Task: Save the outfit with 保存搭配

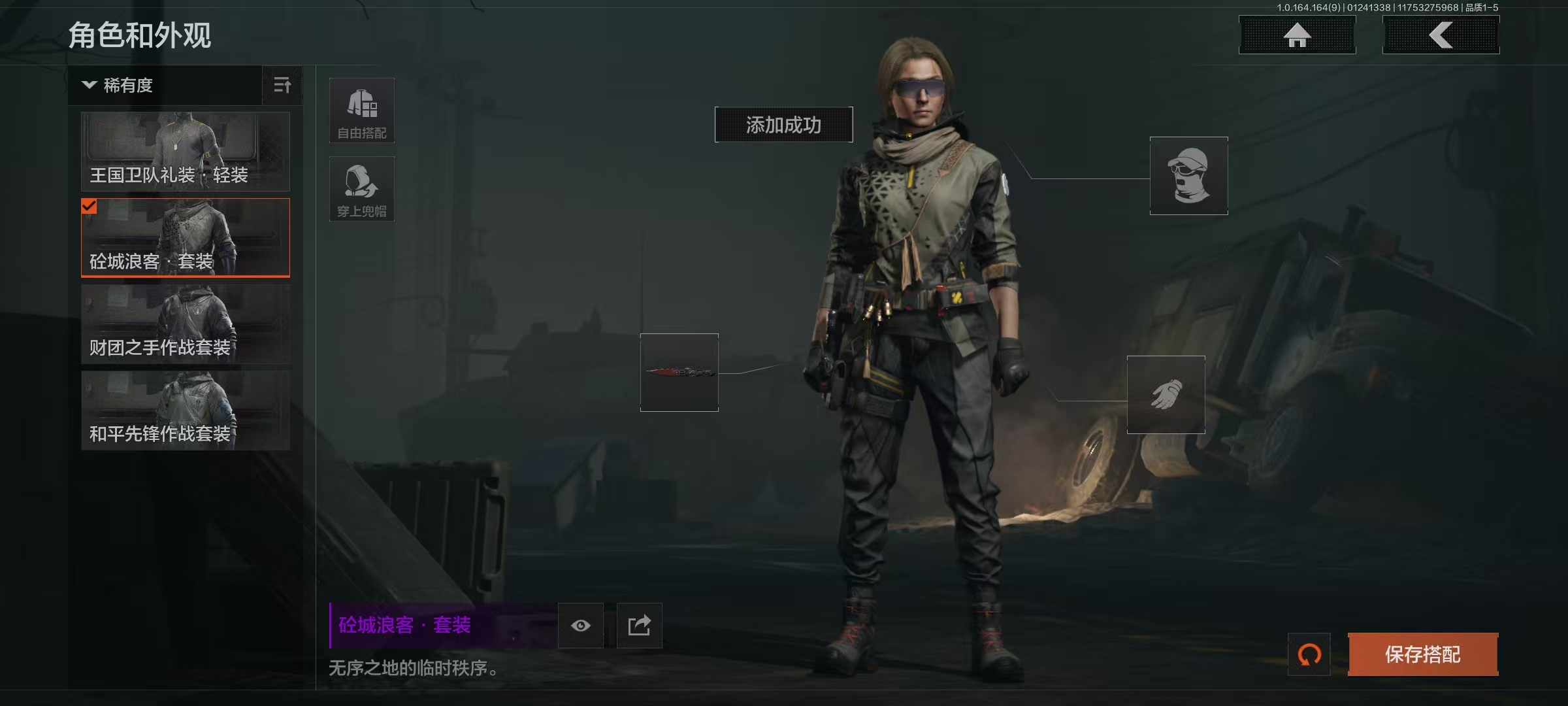Action: pyautogui.click(x=1423, y=654)
